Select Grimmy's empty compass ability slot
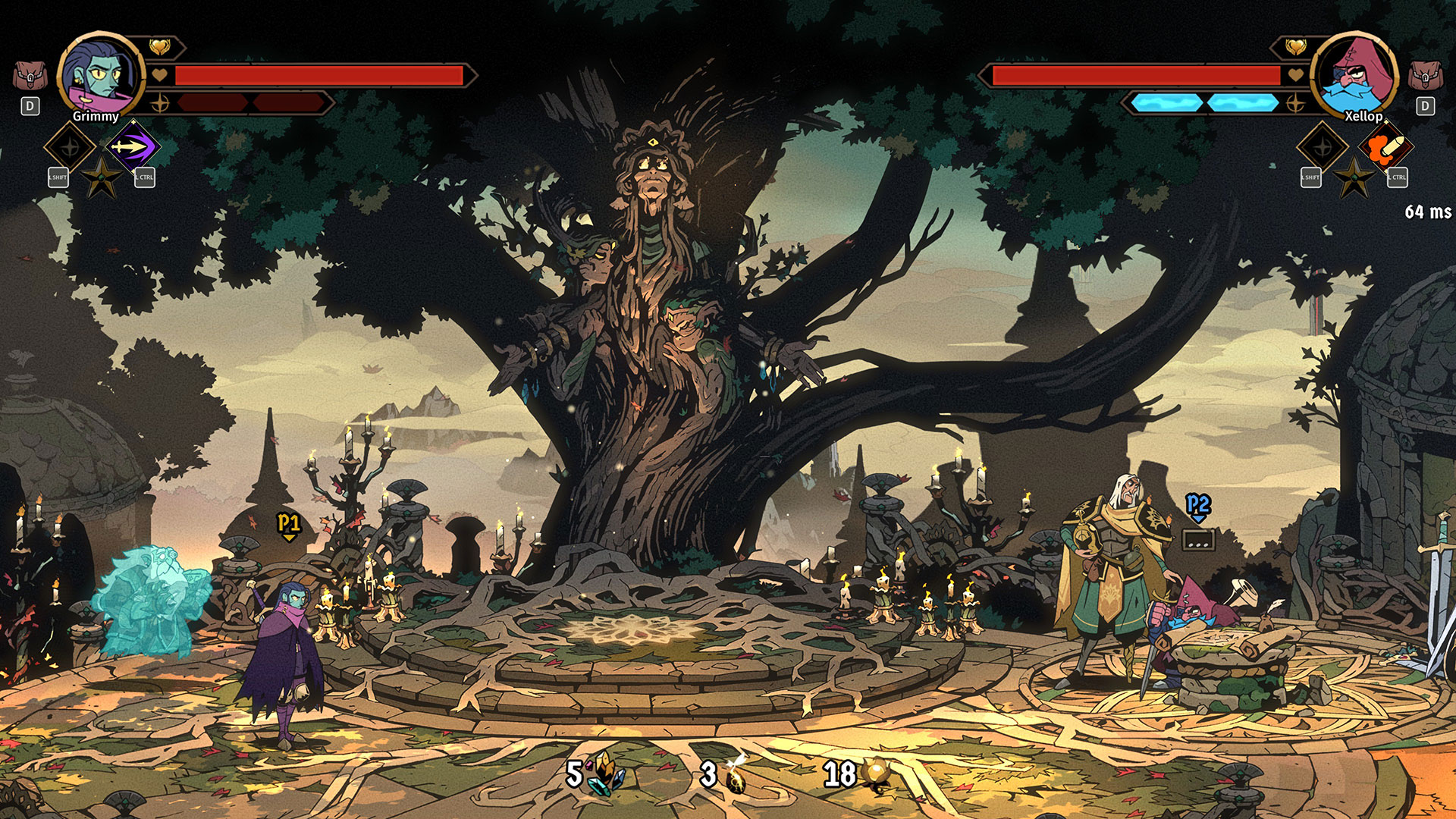This screenshot has height=819, width=1456. click(x=70, y=147)
